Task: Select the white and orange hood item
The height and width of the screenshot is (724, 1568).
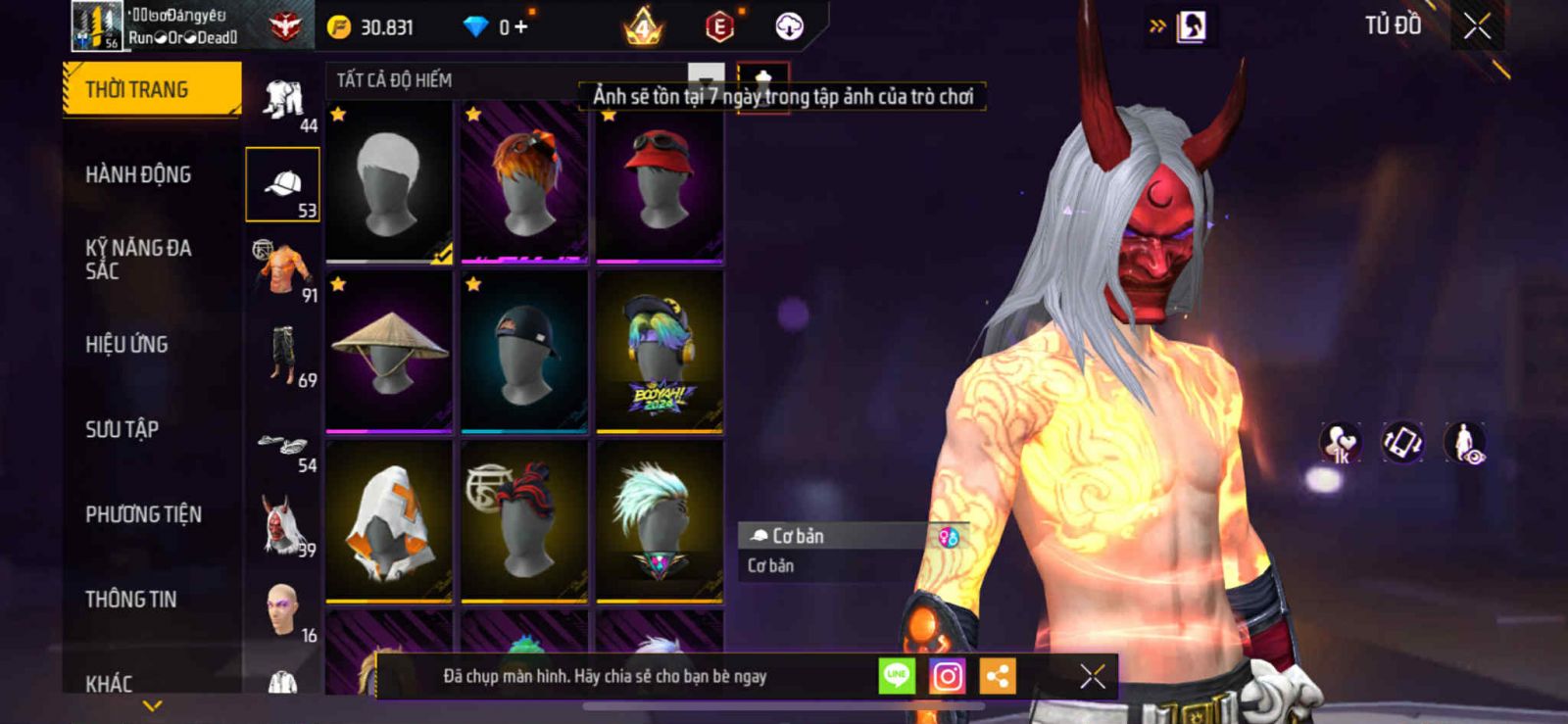Action: 389,521
